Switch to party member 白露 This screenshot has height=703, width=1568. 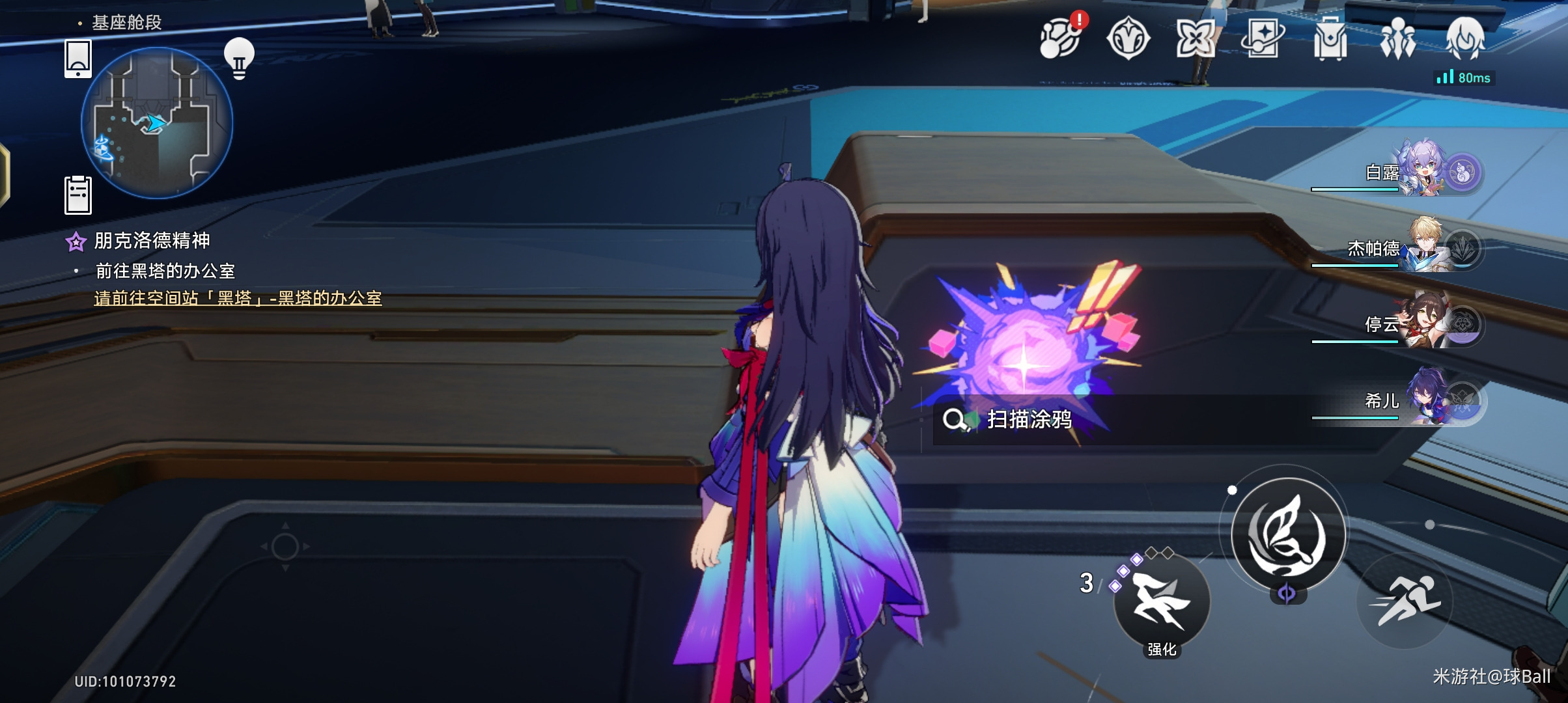pos(1420,173)
